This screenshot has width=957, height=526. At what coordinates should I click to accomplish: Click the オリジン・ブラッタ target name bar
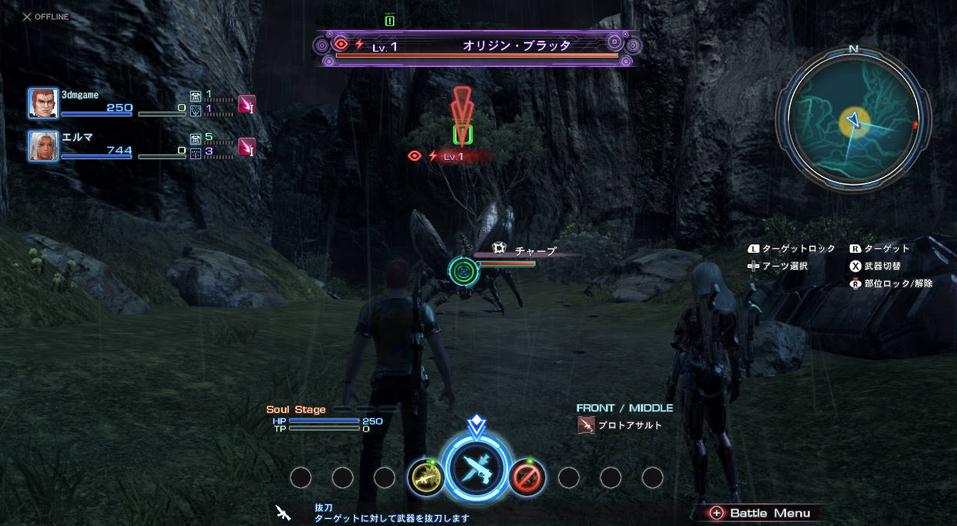[477, 45]
